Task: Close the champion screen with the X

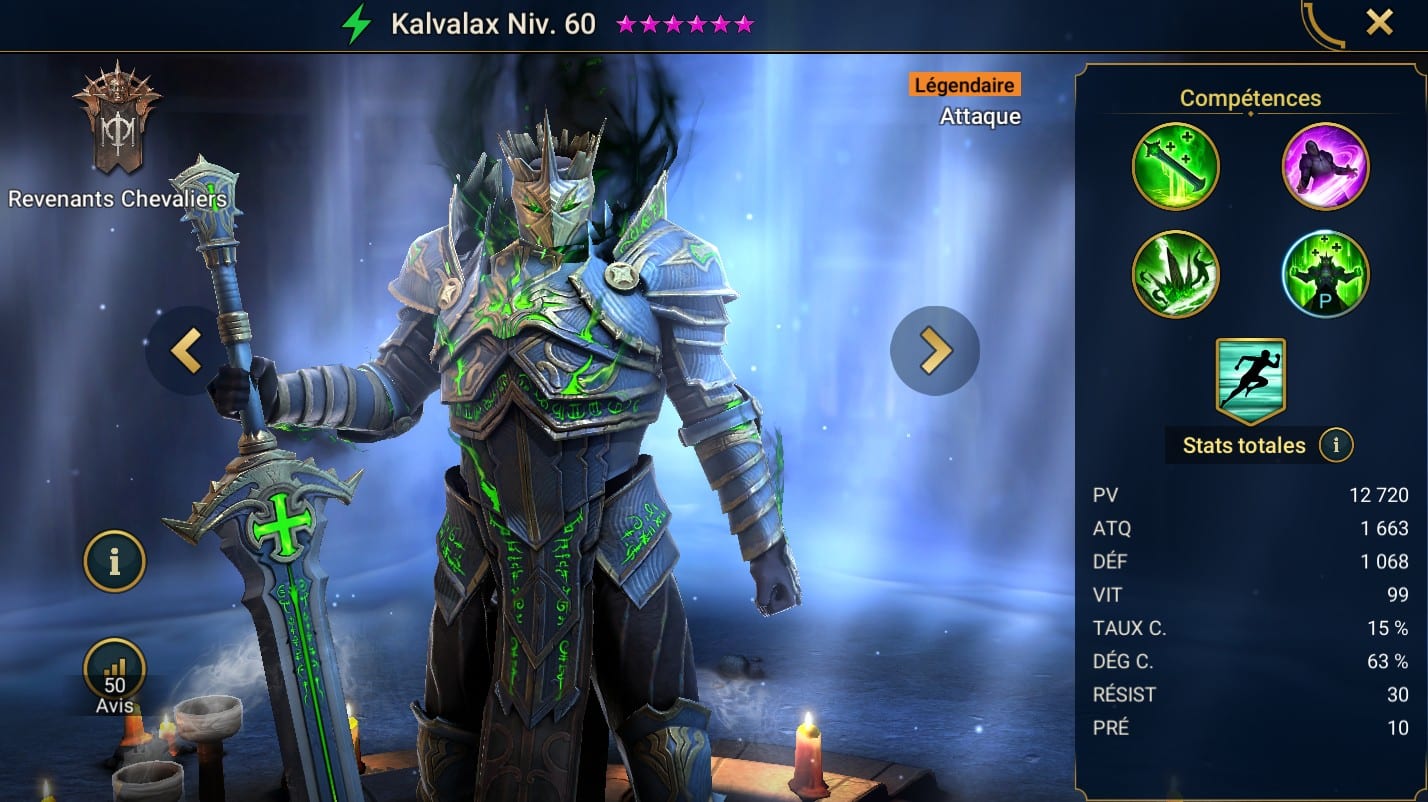Action: [x=1379, y=22]
